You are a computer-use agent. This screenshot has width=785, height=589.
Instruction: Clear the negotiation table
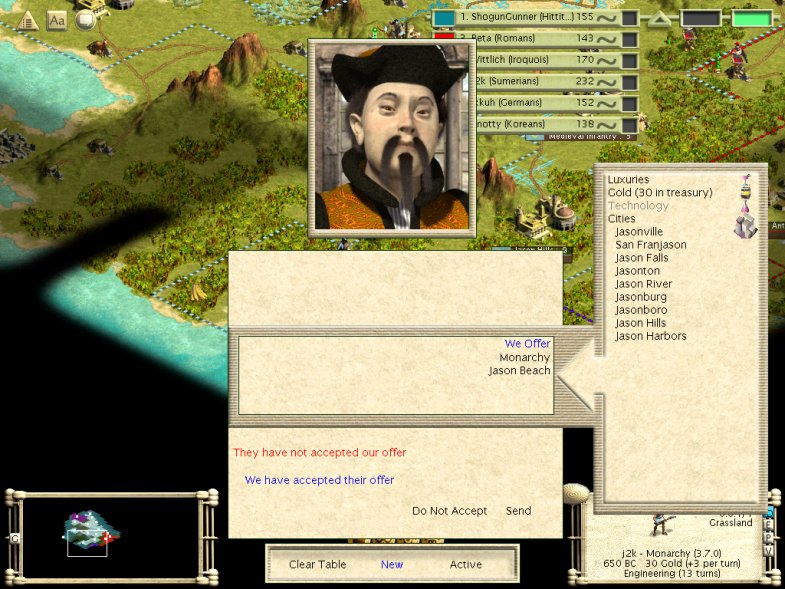(x=317, y=564)
